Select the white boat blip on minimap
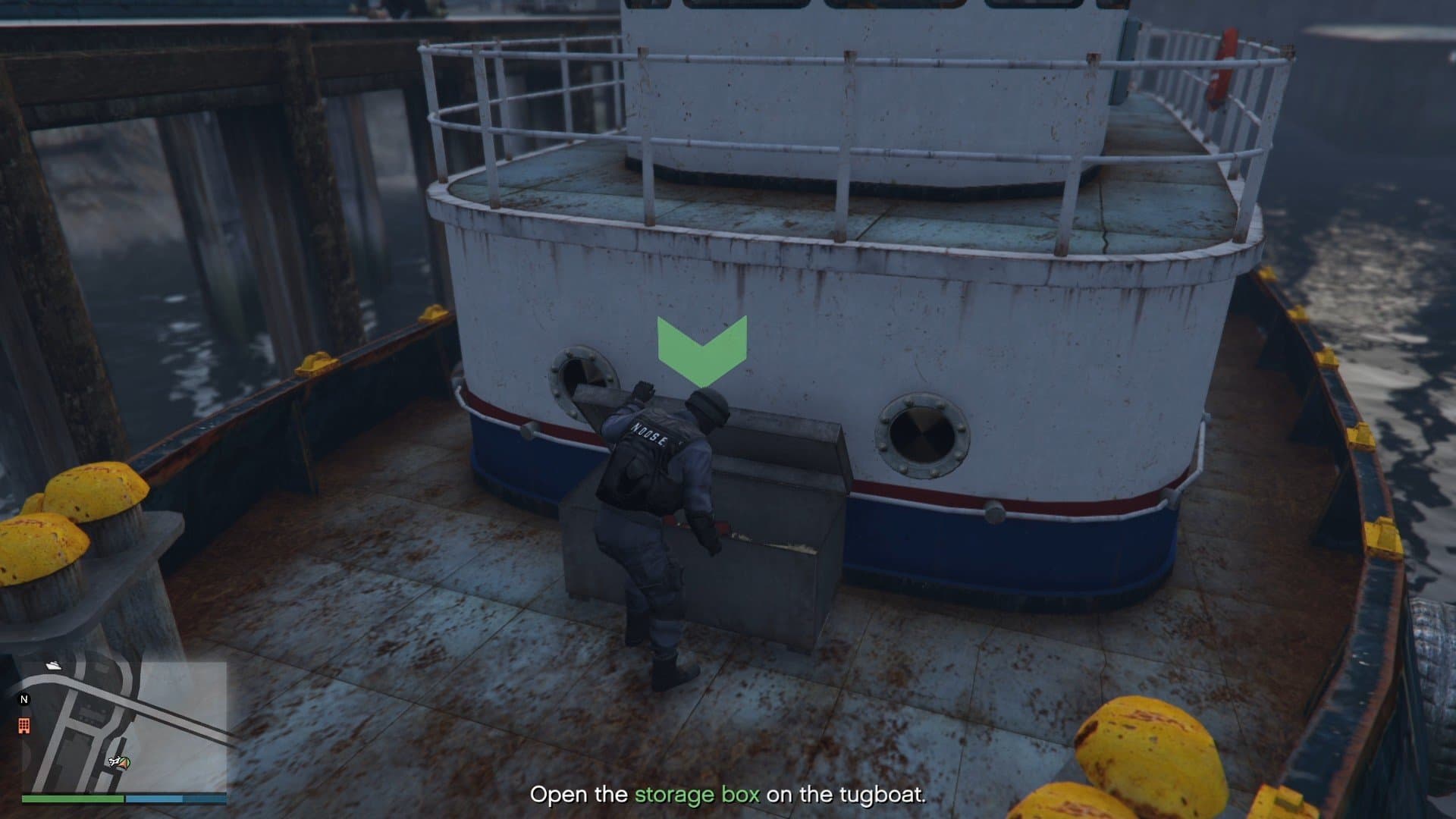The width and height of the screenshot is (1456, 819). pos(54,665)
